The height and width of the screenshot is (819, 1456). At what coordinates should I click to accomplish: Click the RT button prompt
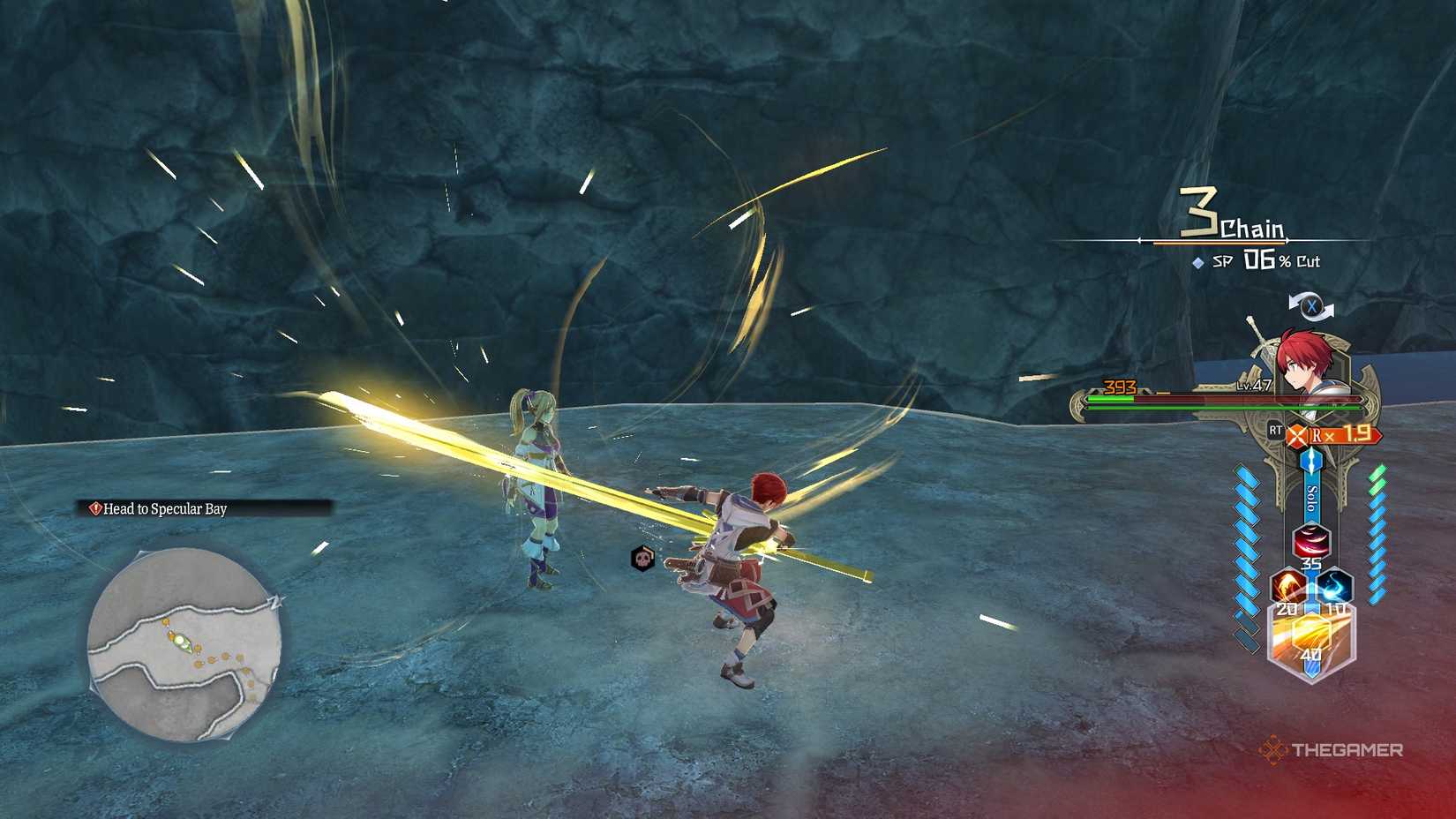tap(1275, 432)
